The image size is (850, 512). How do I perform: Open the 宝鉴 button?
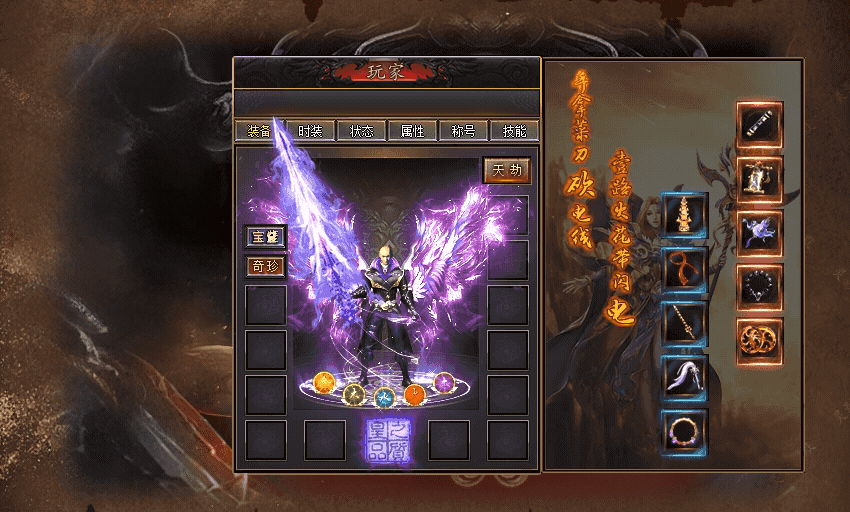pos(266,237)
